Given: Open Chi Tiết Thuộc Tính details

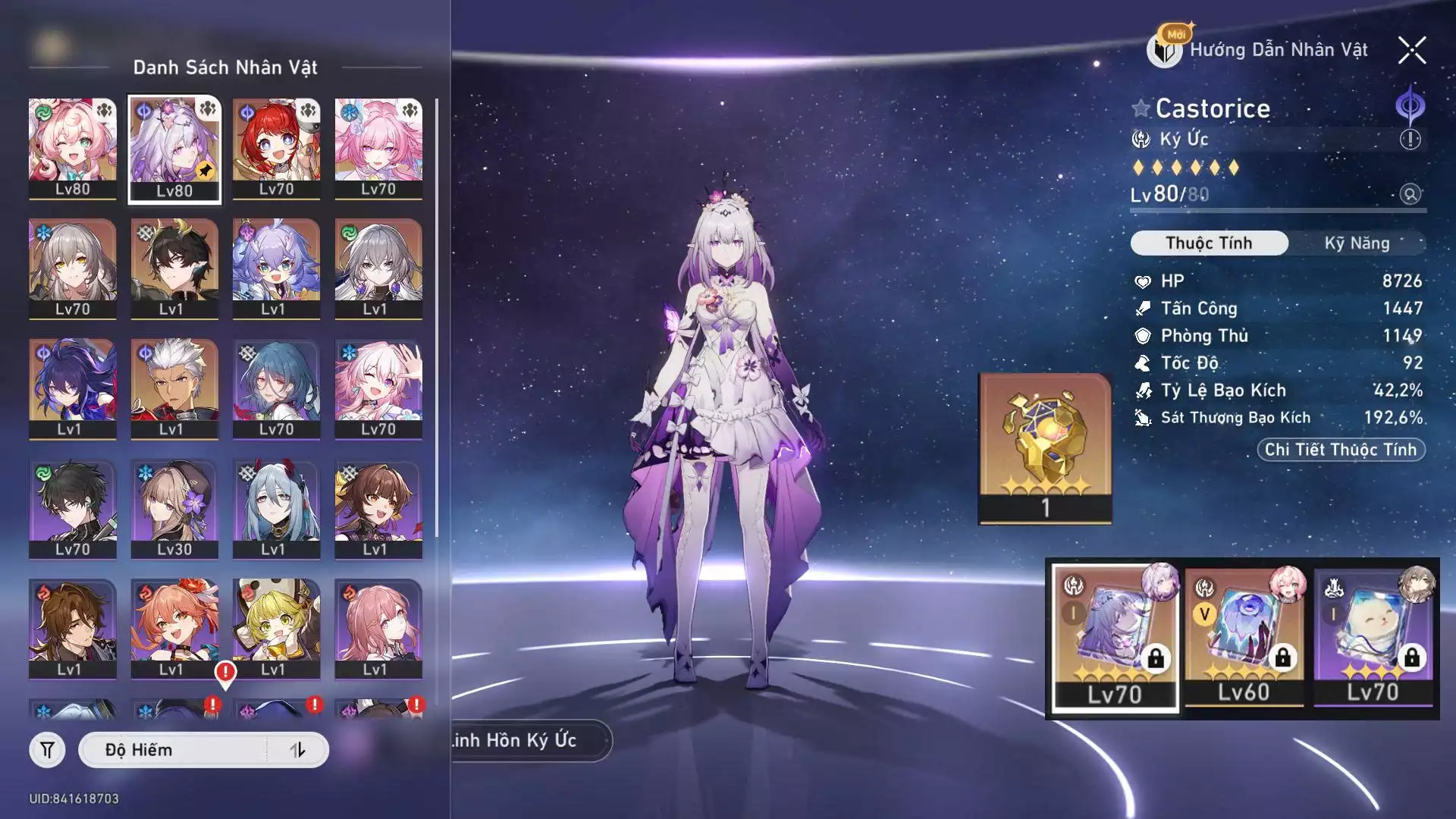Looking at the screenshot, I should (1341, 450).
